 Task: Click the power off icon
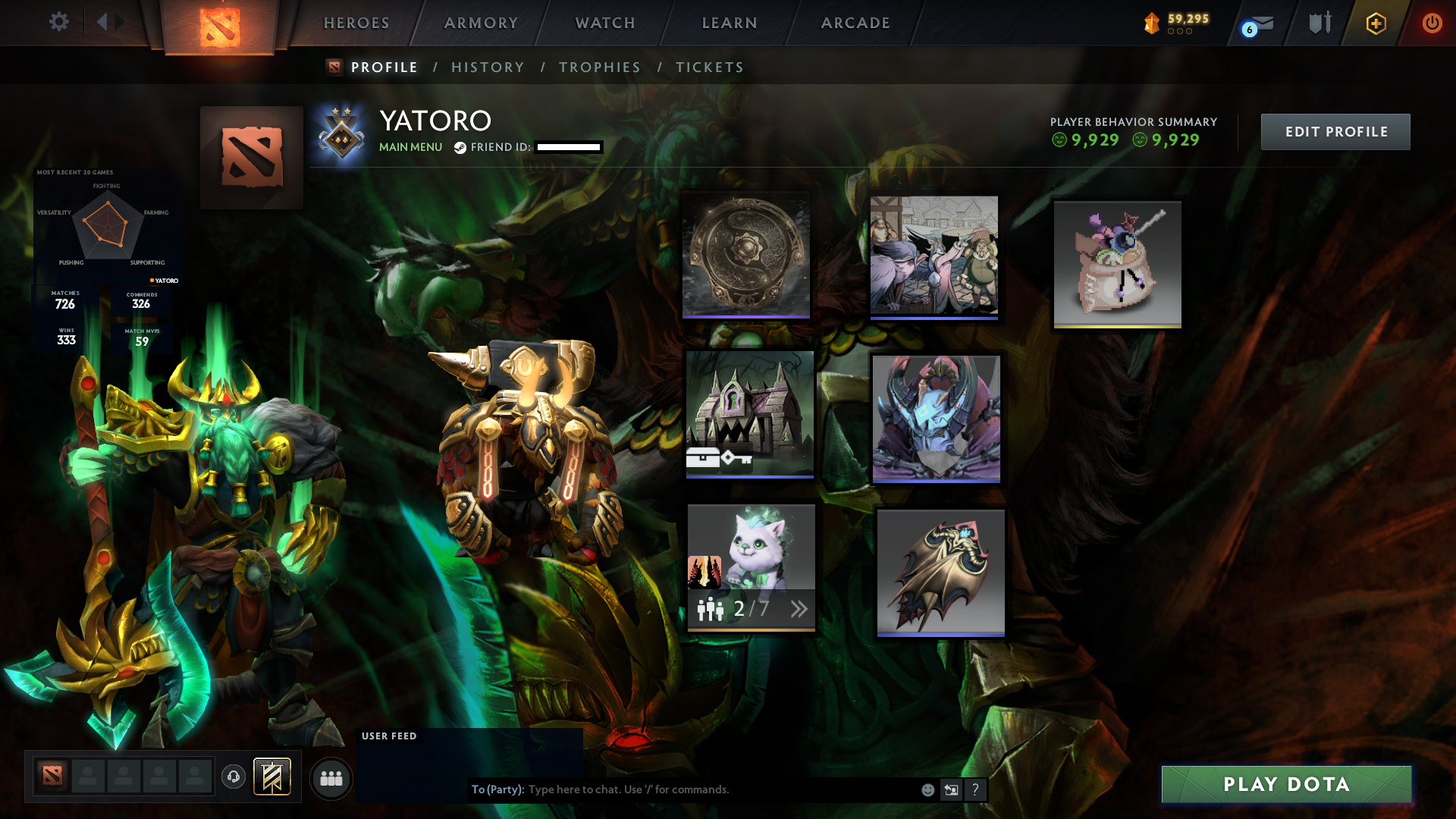[x=1432, y=23]
